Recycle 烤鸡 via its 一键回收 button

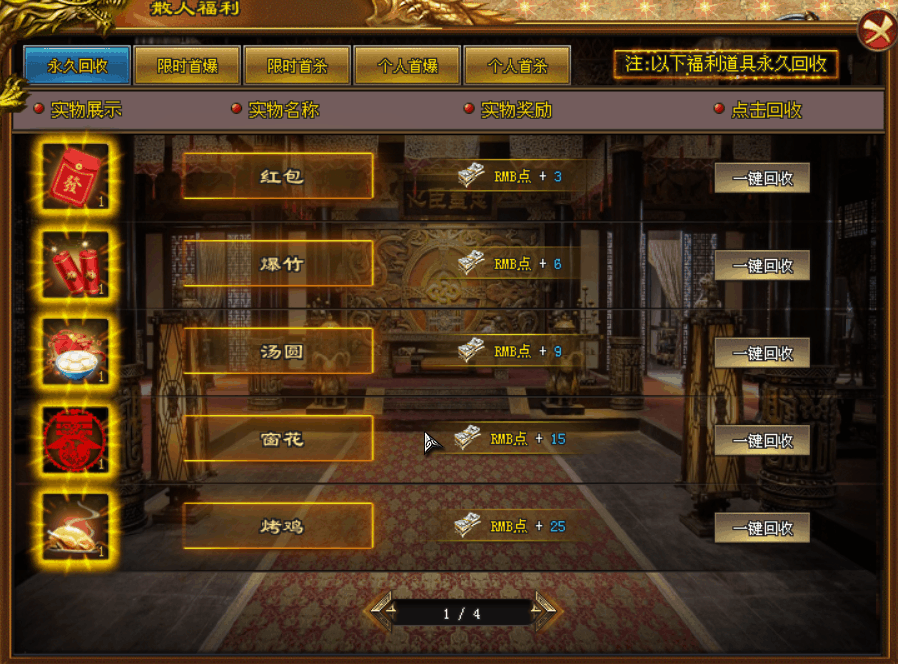point(762,528)
